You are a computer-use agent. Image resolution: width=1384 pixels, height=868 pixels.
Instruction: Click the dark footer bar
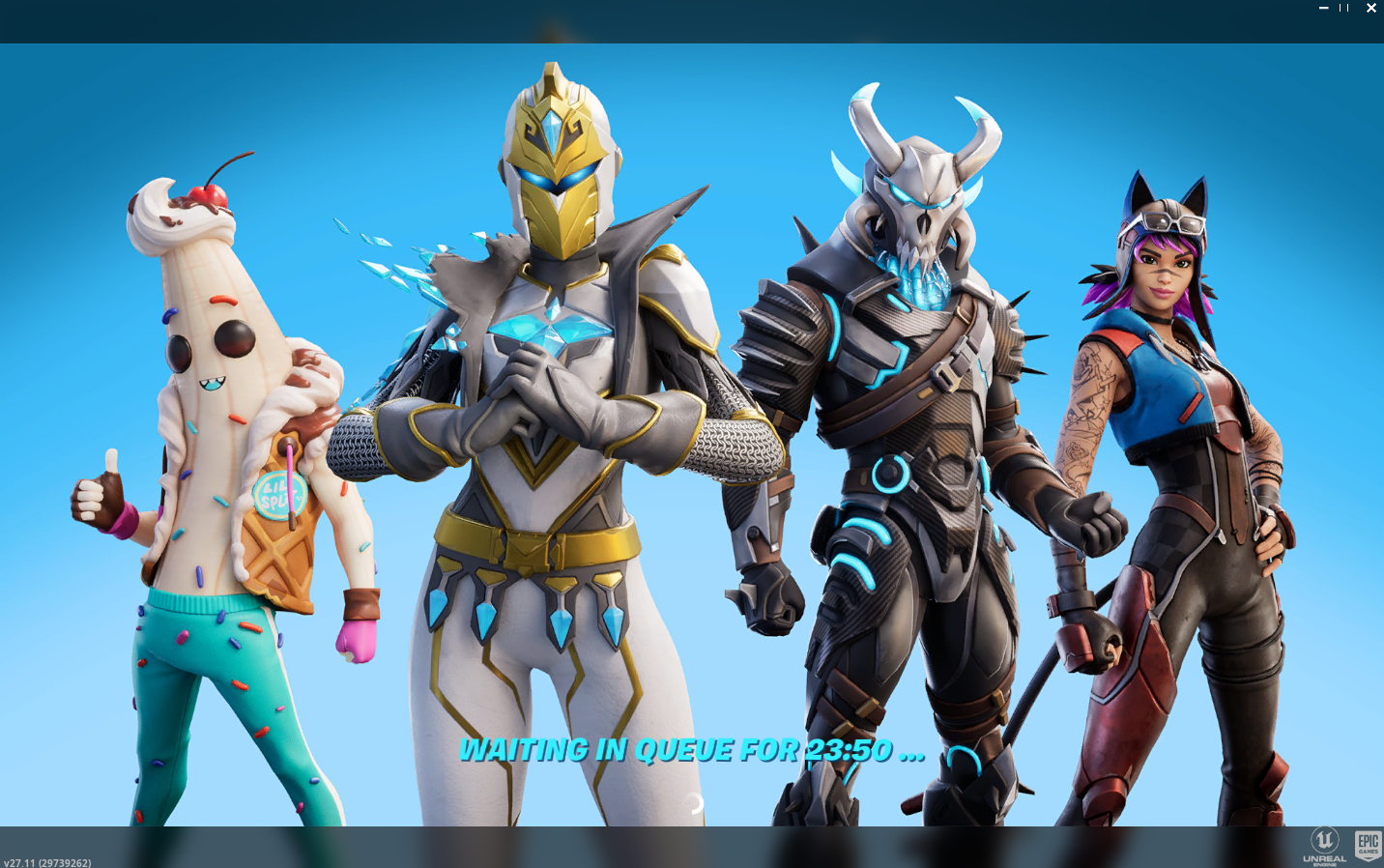click(677, 851)
